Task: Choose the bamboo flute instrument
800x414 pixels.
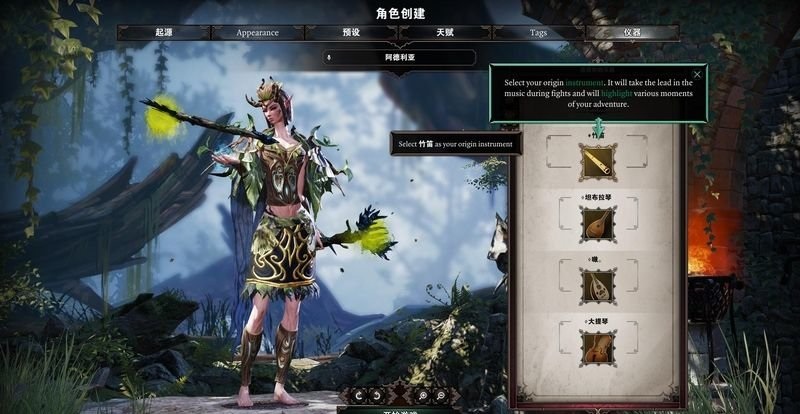Action: [x=598, y=160]
